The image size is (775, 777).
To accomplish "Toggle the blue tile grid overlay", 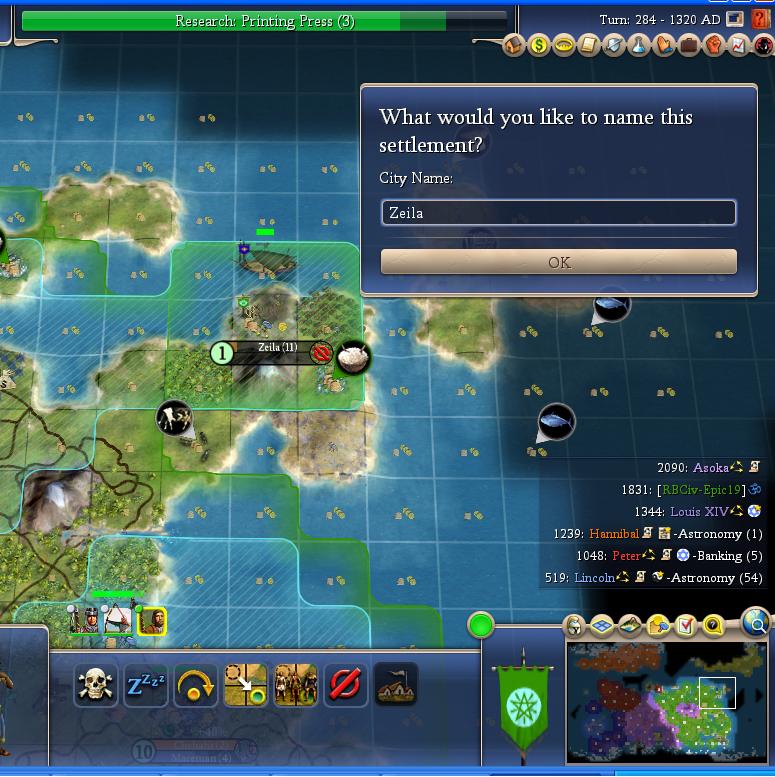I will click(602, 627).
